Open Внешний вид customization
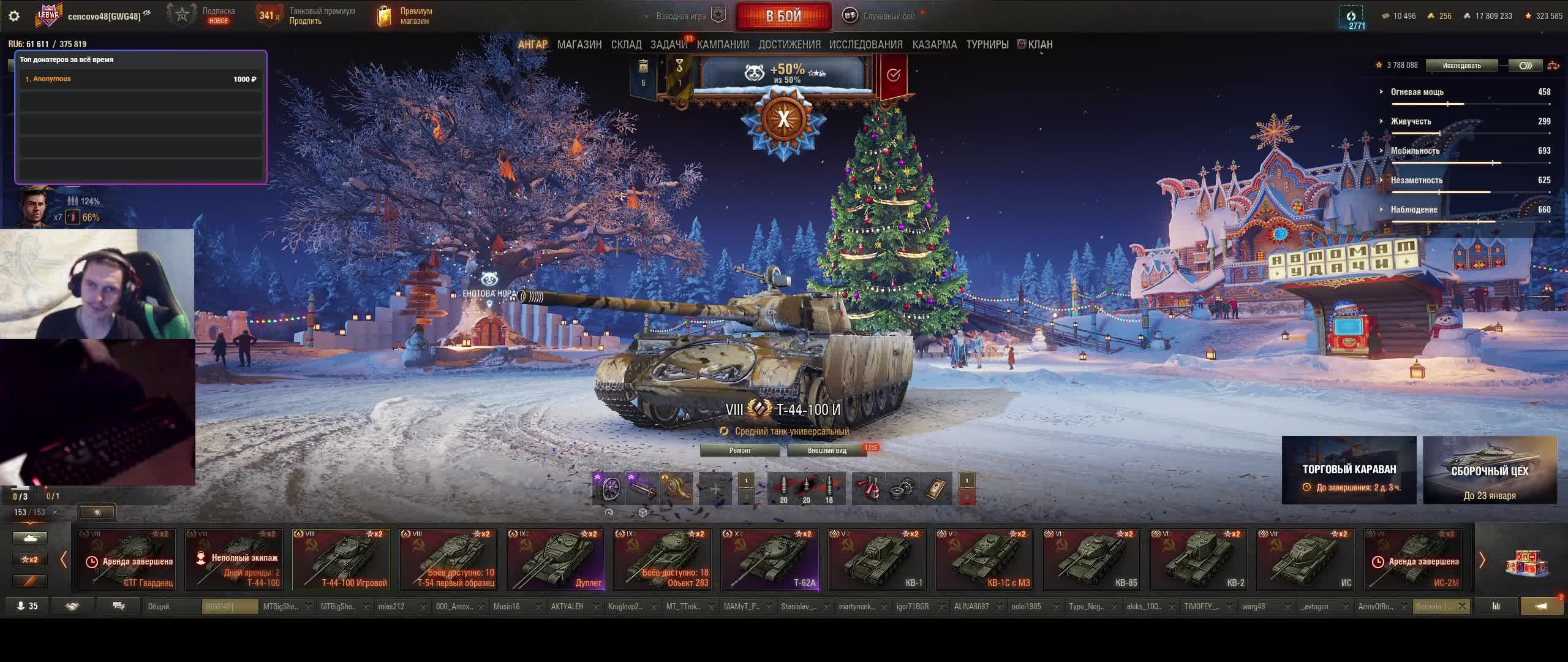The width and height of the screenshot is (1568, 662). pos(827,451)
